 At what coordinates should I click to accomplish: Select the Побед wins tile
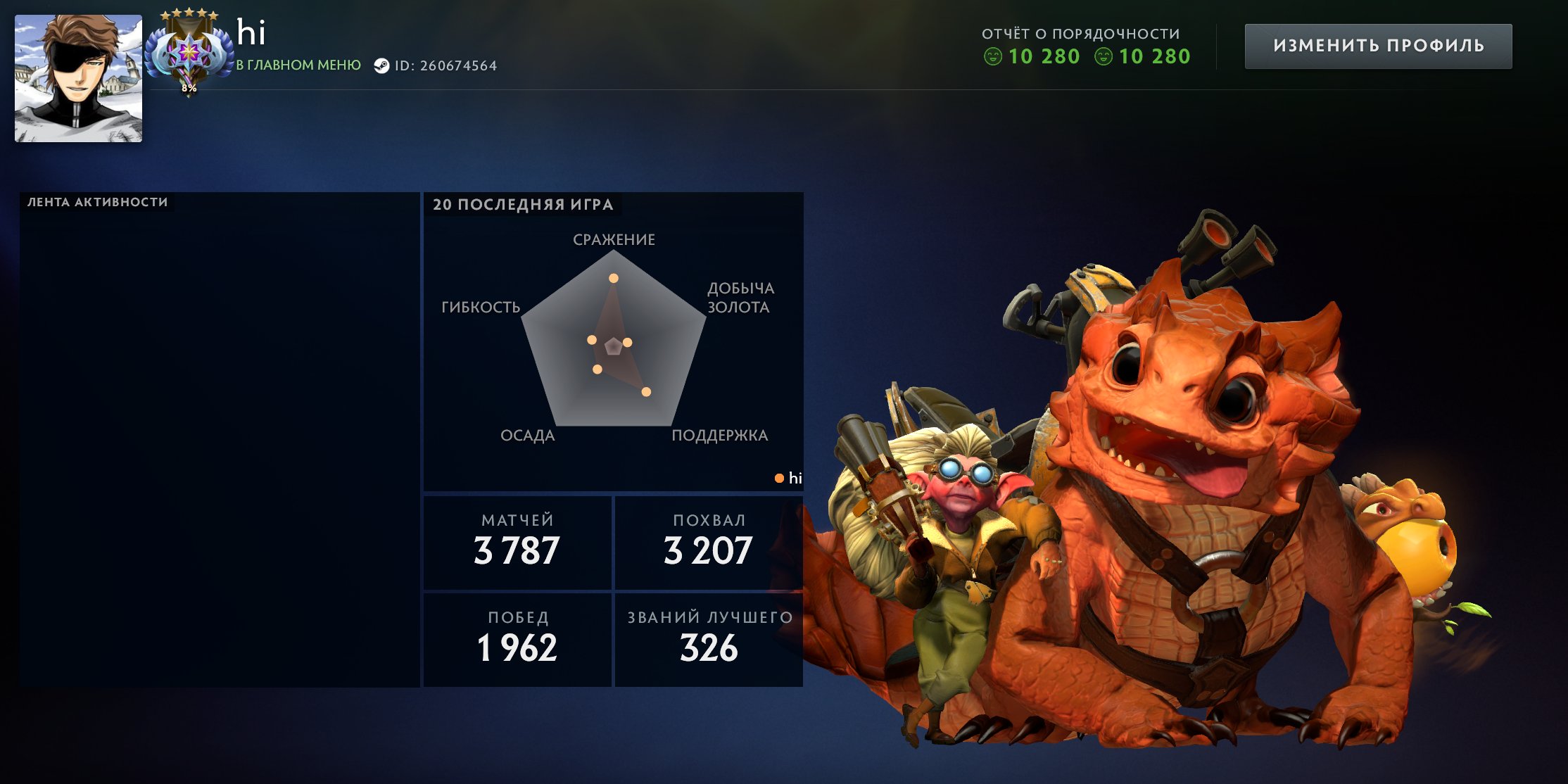[517, 640]
